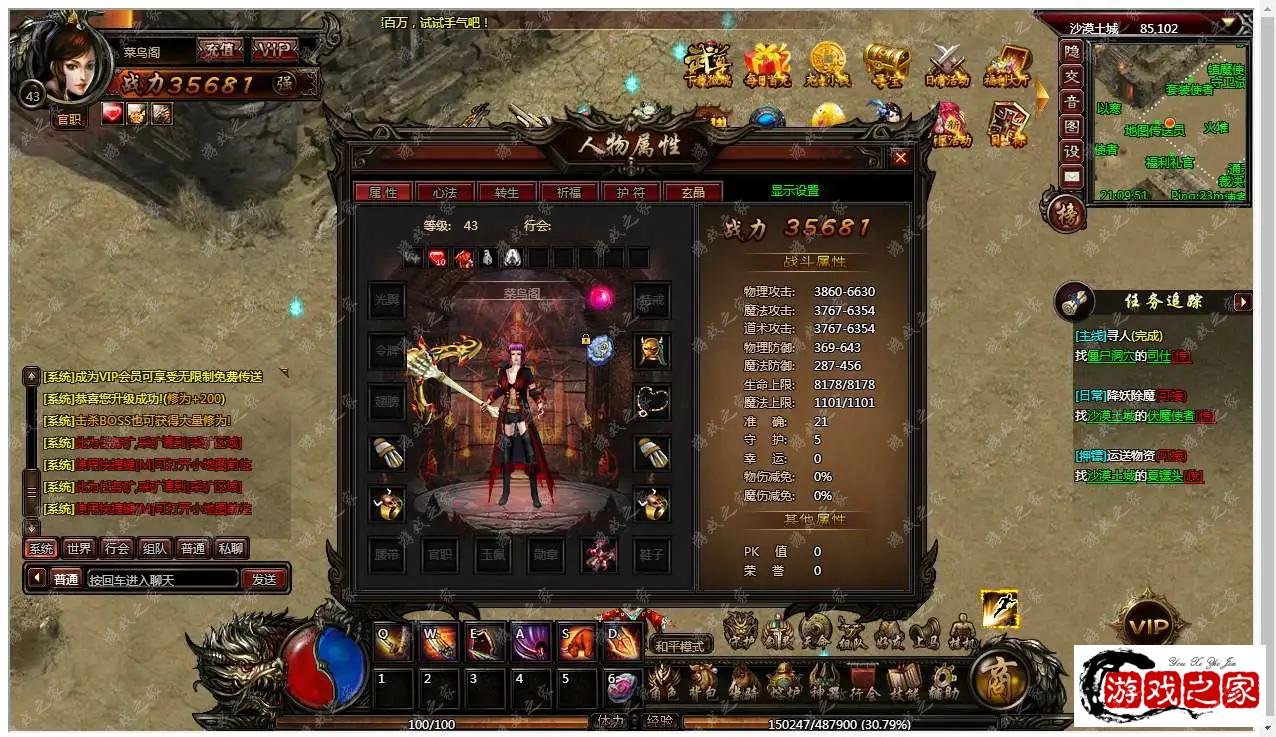Click the green 显示设置 link
The height and width of the screenshot is (737, 1276).
794,191
